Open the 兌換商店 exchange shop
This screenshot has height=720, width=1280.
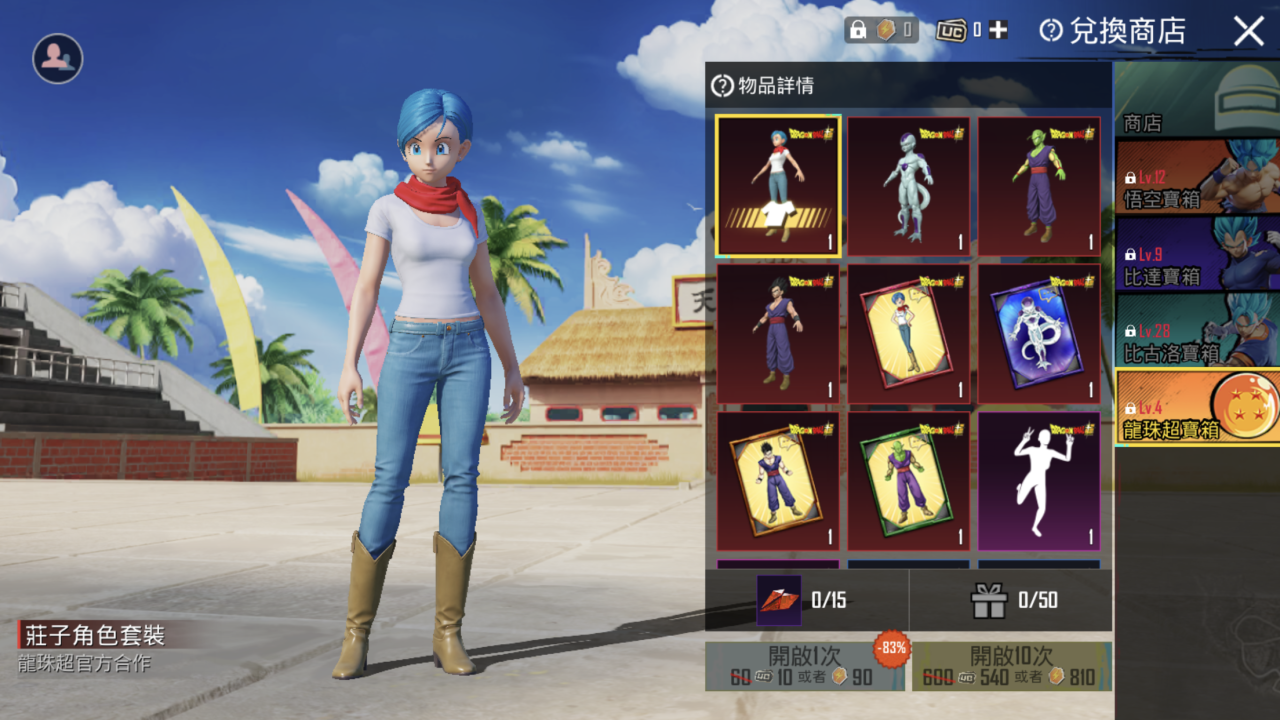1113,31
